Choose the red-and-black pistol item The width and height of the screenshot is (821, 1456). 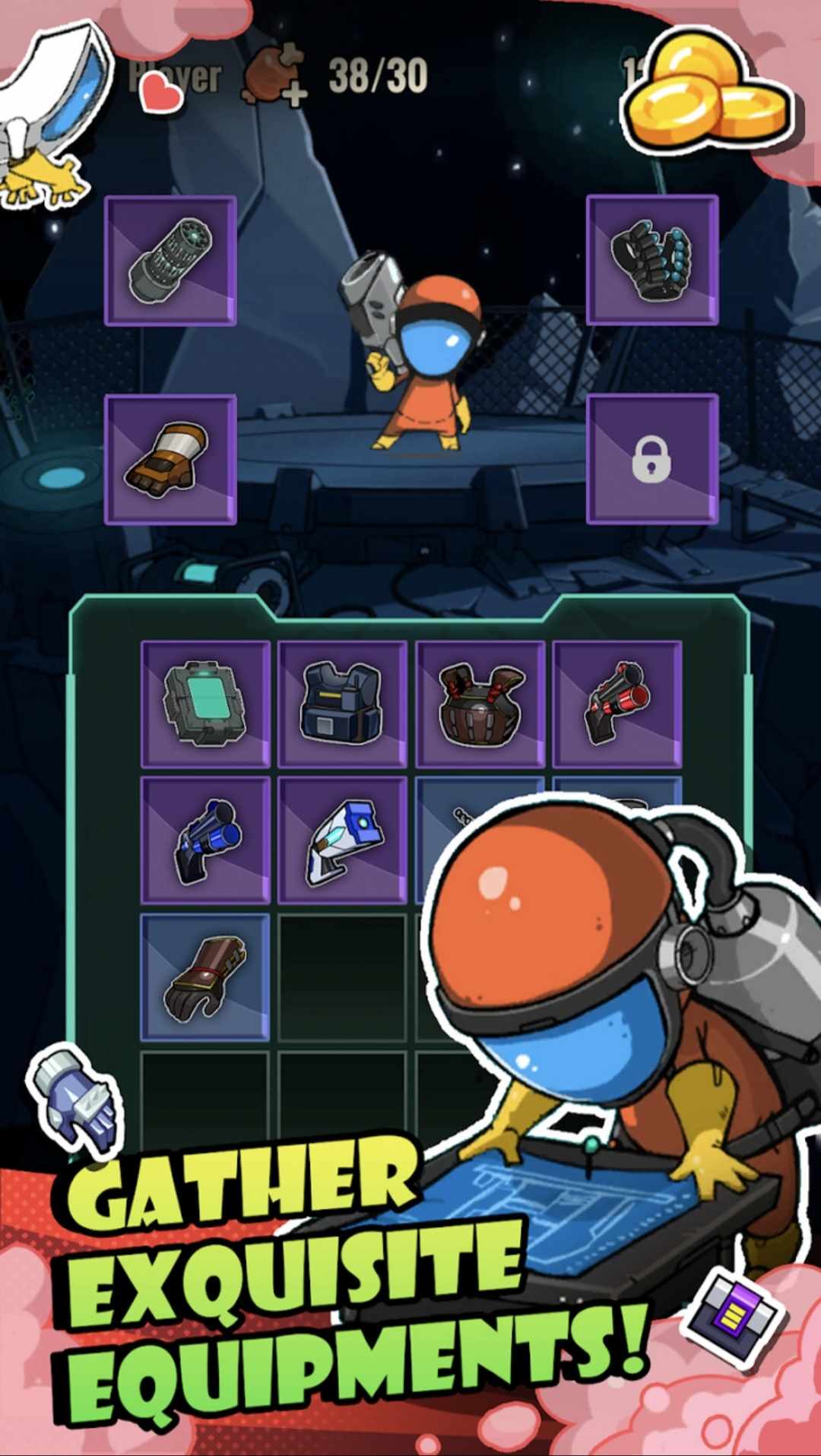pyautogui.click(x=617, y=704)
